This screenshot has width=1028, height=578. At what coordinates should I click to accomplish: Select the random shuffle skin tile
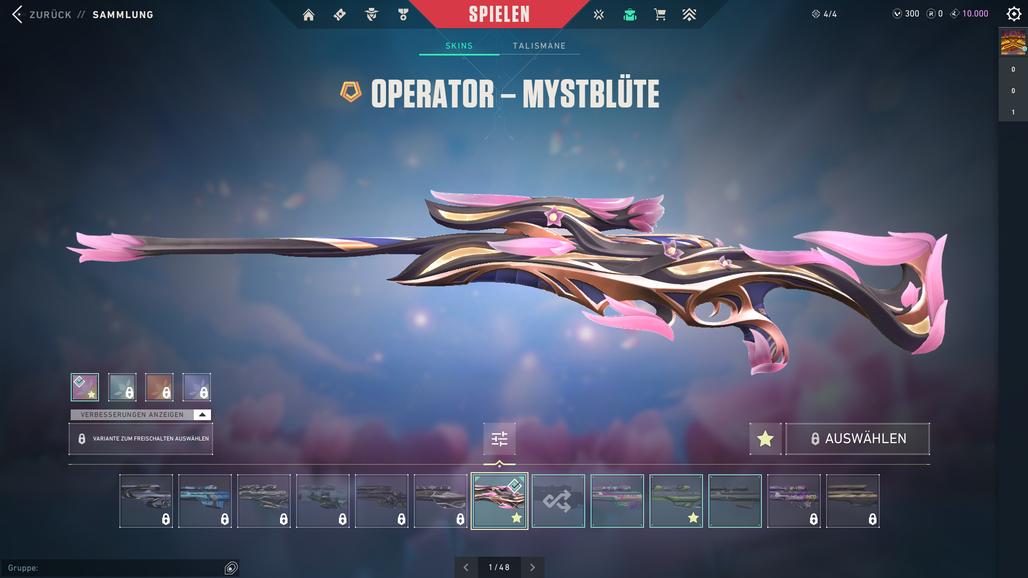[558, 500]
